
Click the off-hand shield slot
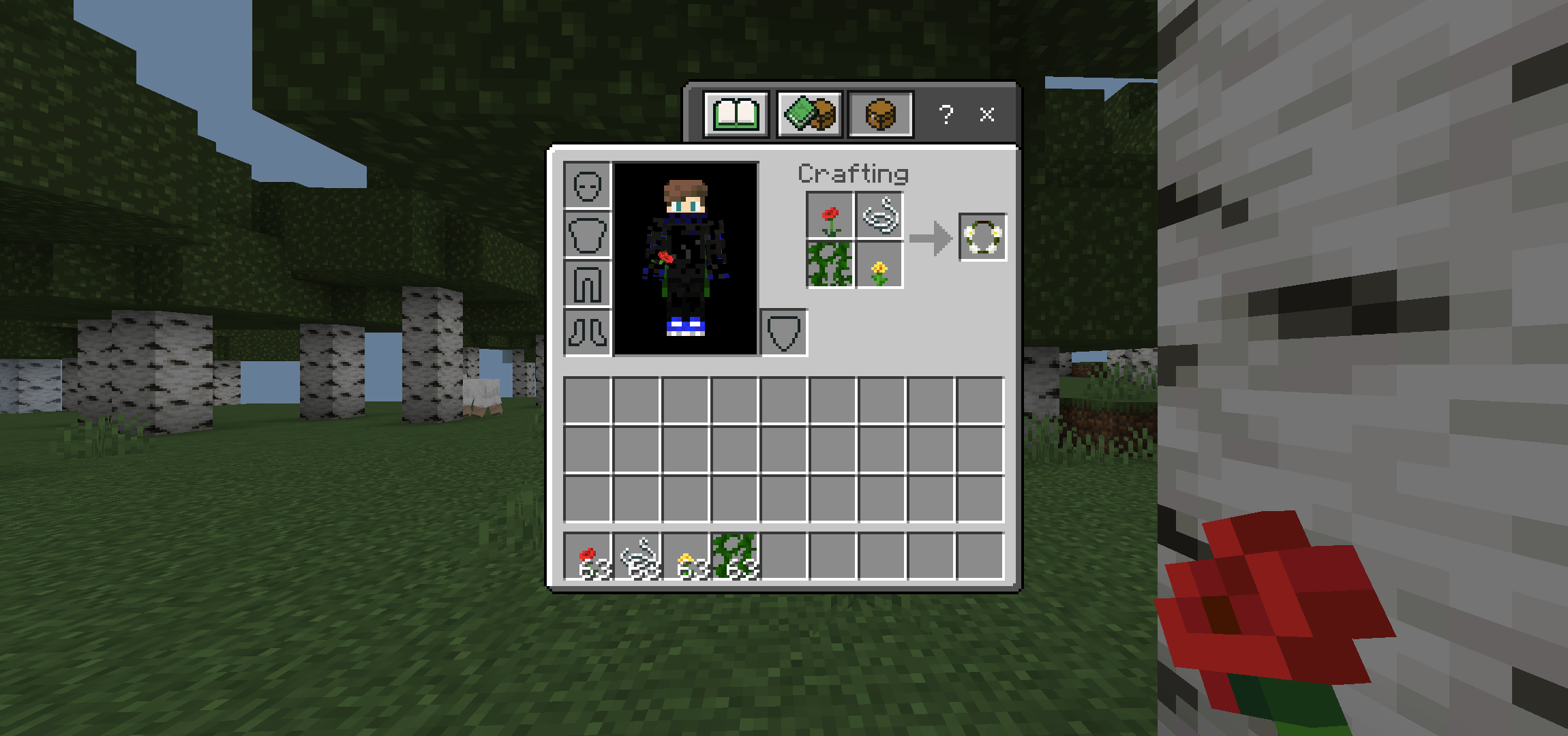[x=784, y=333]
